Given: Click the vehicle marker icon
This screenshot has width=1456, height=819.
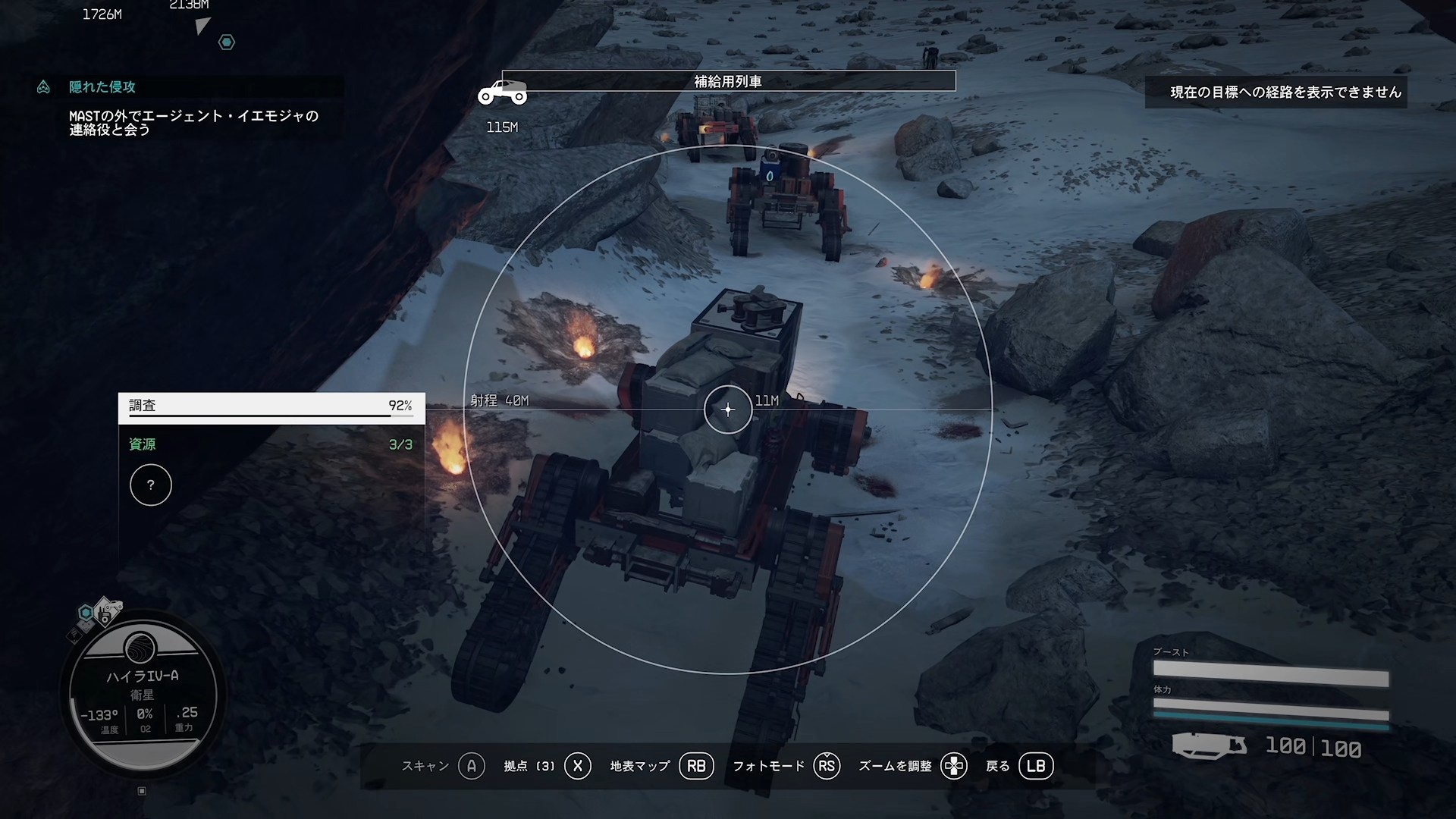Looking at the screenshot, I should [x=502, y=93].
